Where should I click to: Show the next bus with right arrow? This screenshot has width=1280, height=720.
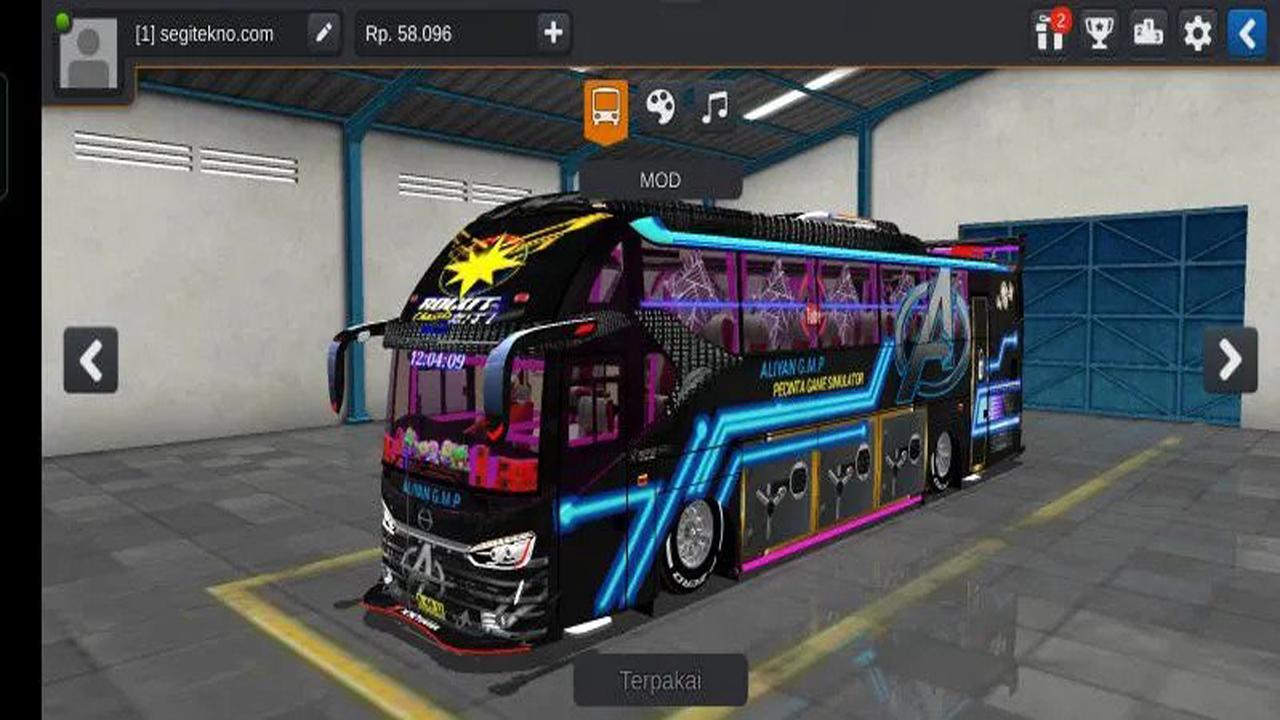(x=1230, y=360)
